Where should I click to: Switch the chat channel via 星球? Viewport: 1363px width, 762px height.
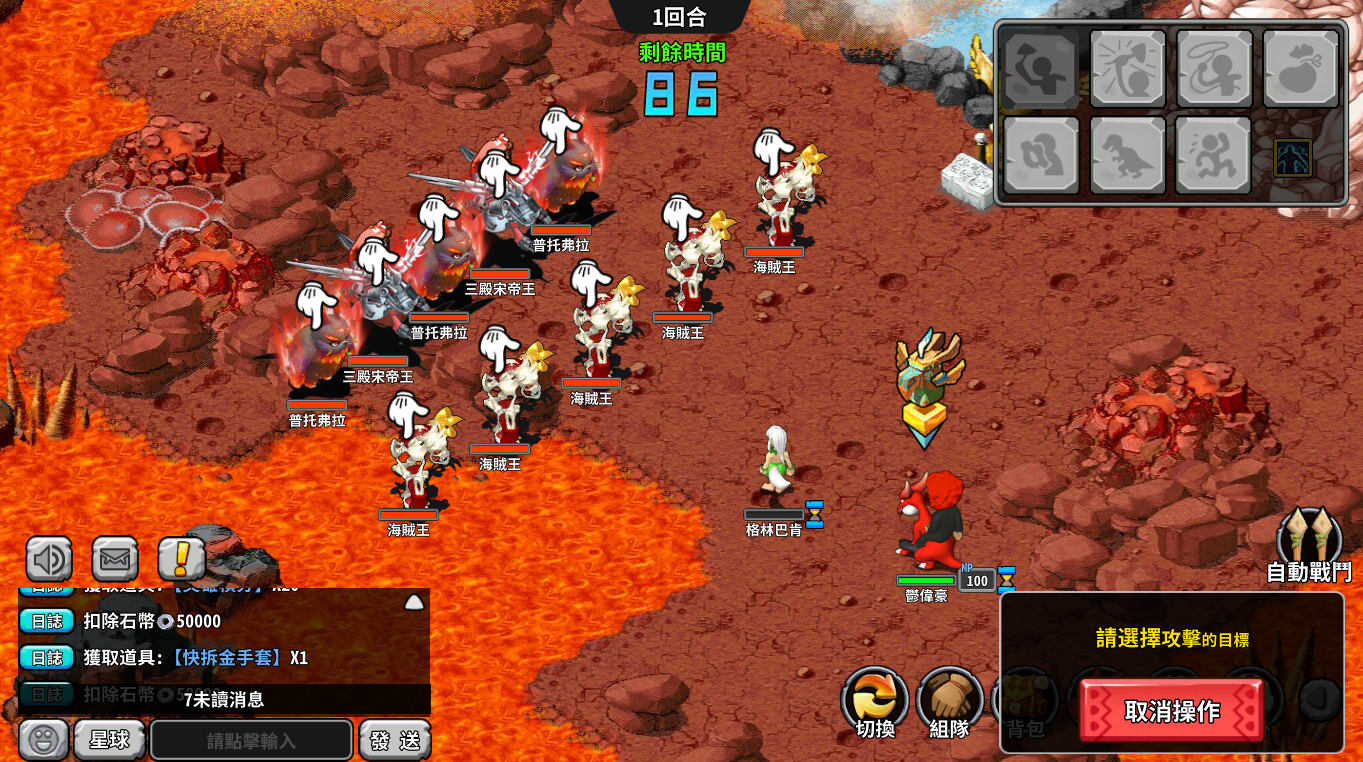point(110,740)
